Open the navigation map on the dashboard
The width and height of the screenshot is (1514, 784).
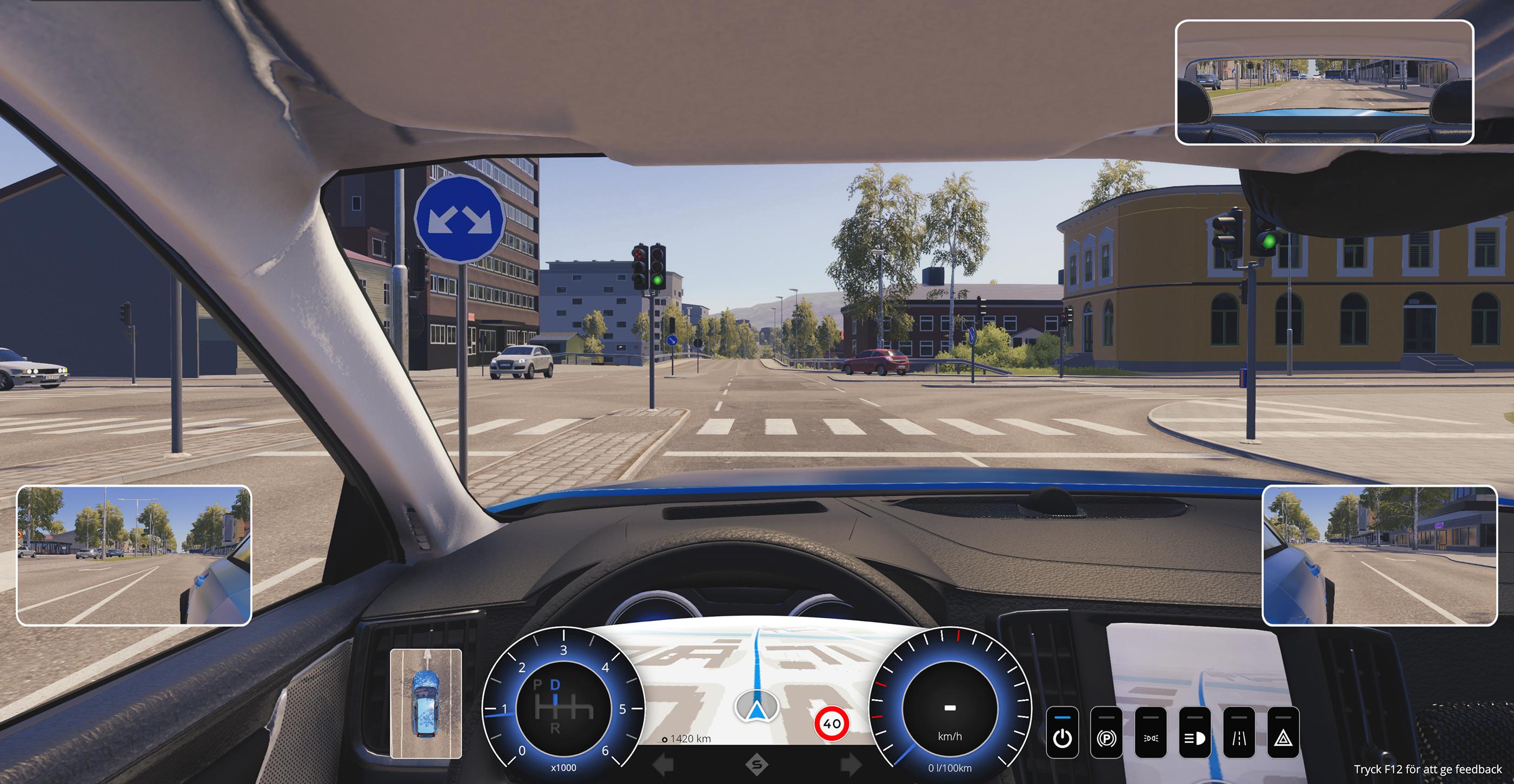click(x=756, y=682)
